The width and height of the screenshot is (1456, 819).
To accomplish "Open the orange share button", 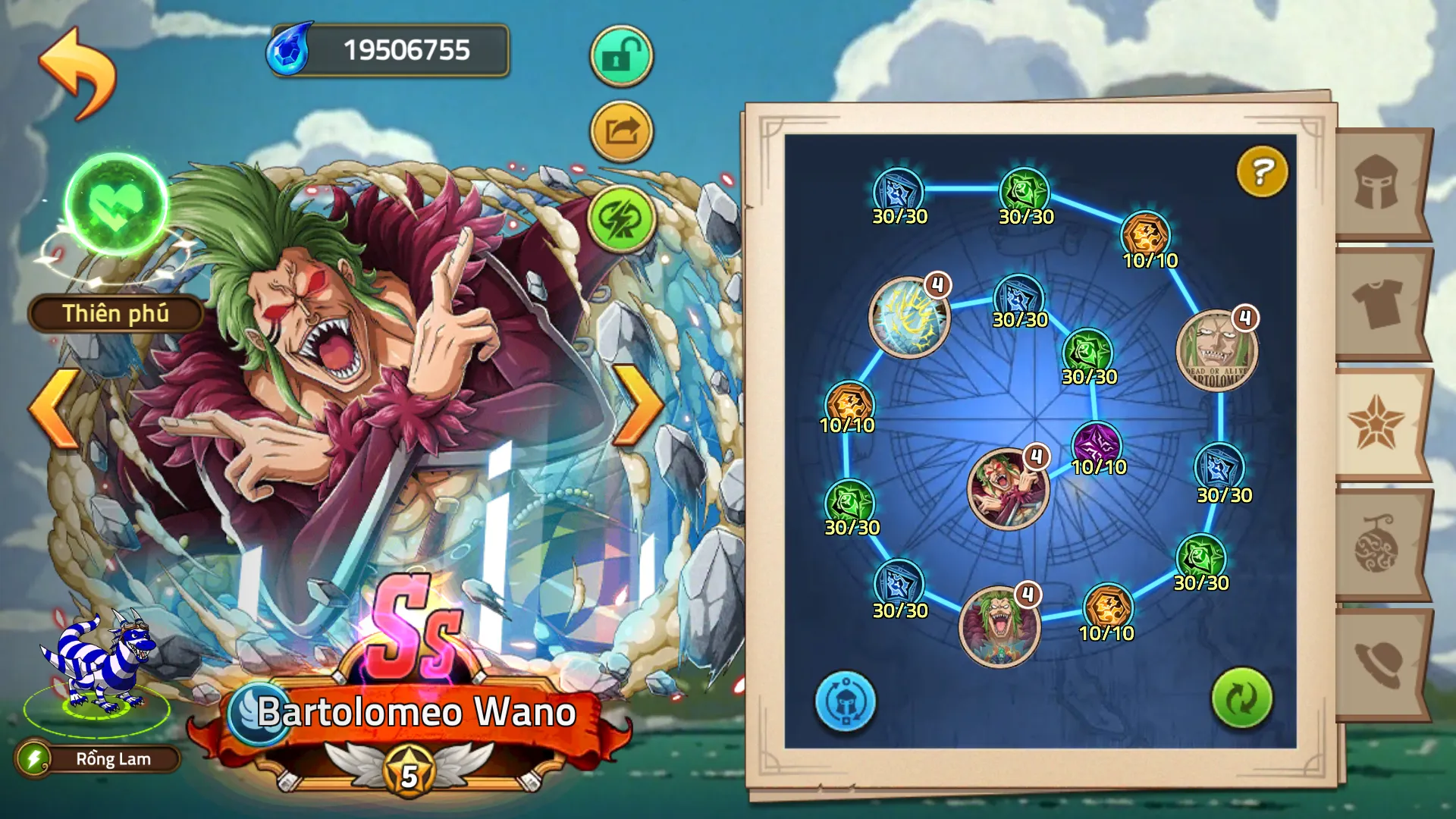I will coord(621,132).
